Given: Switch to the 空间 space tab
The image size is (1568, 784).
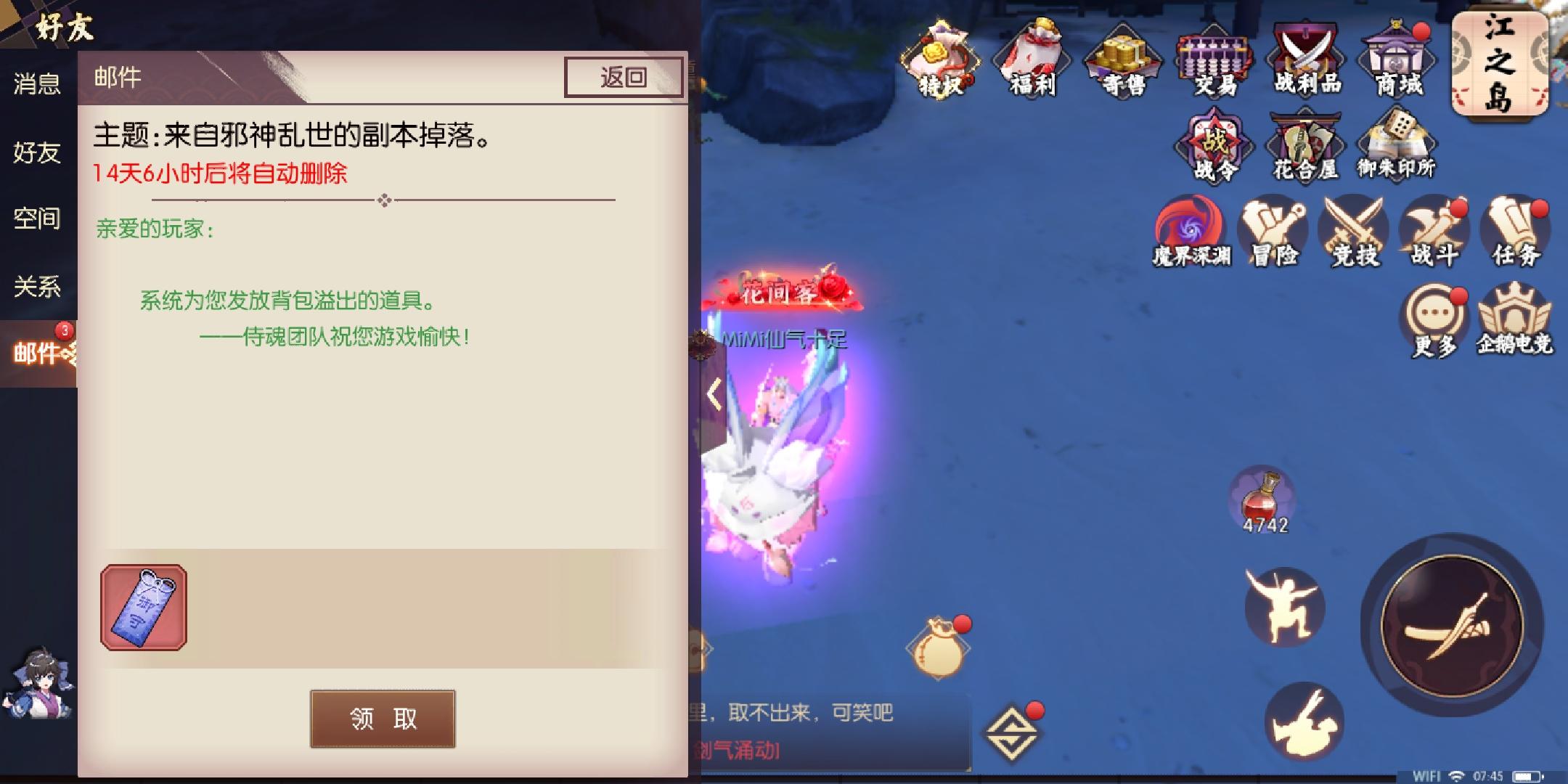Looking at the screenshot, I should coord(36,218).
